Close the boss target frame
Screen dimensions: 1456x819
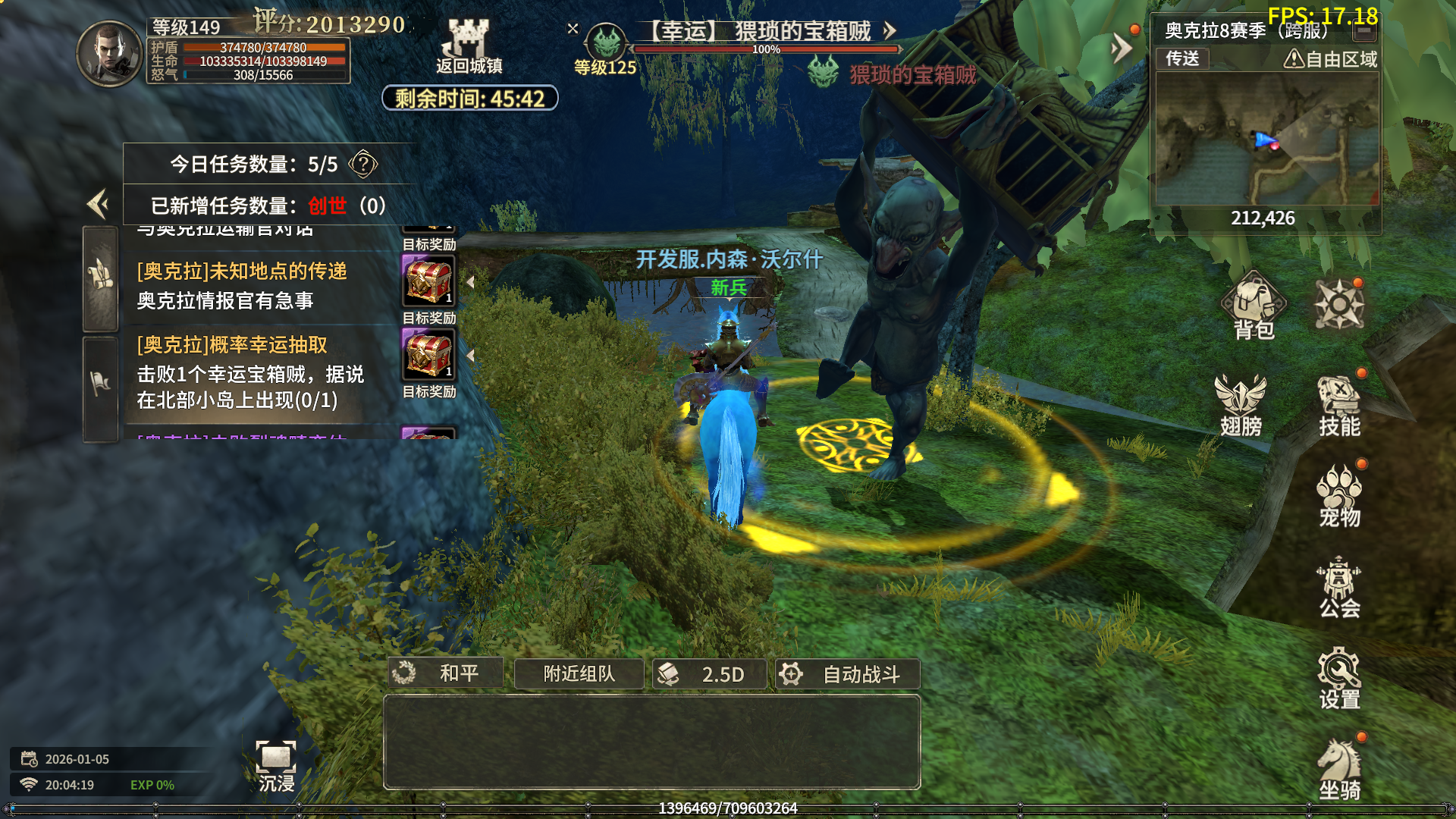coord(573,29)
